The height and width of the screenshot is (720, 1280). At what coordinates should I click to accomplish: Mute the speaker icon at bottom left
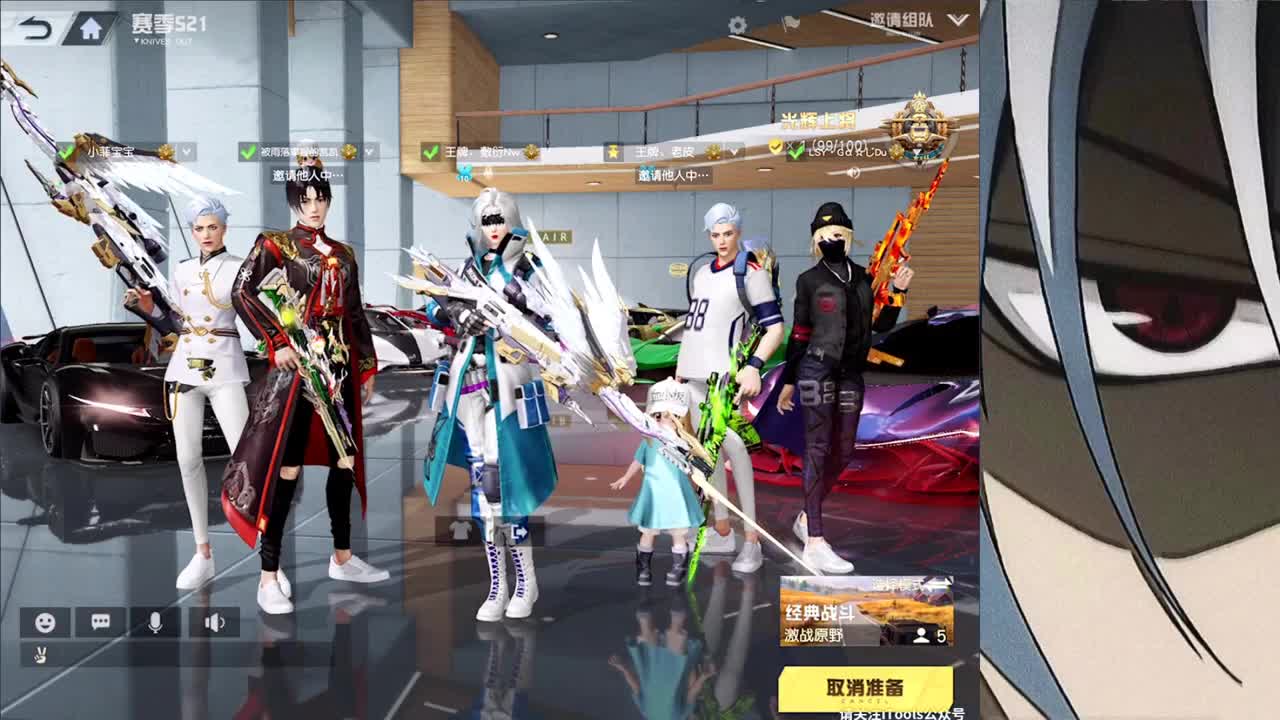212,622
